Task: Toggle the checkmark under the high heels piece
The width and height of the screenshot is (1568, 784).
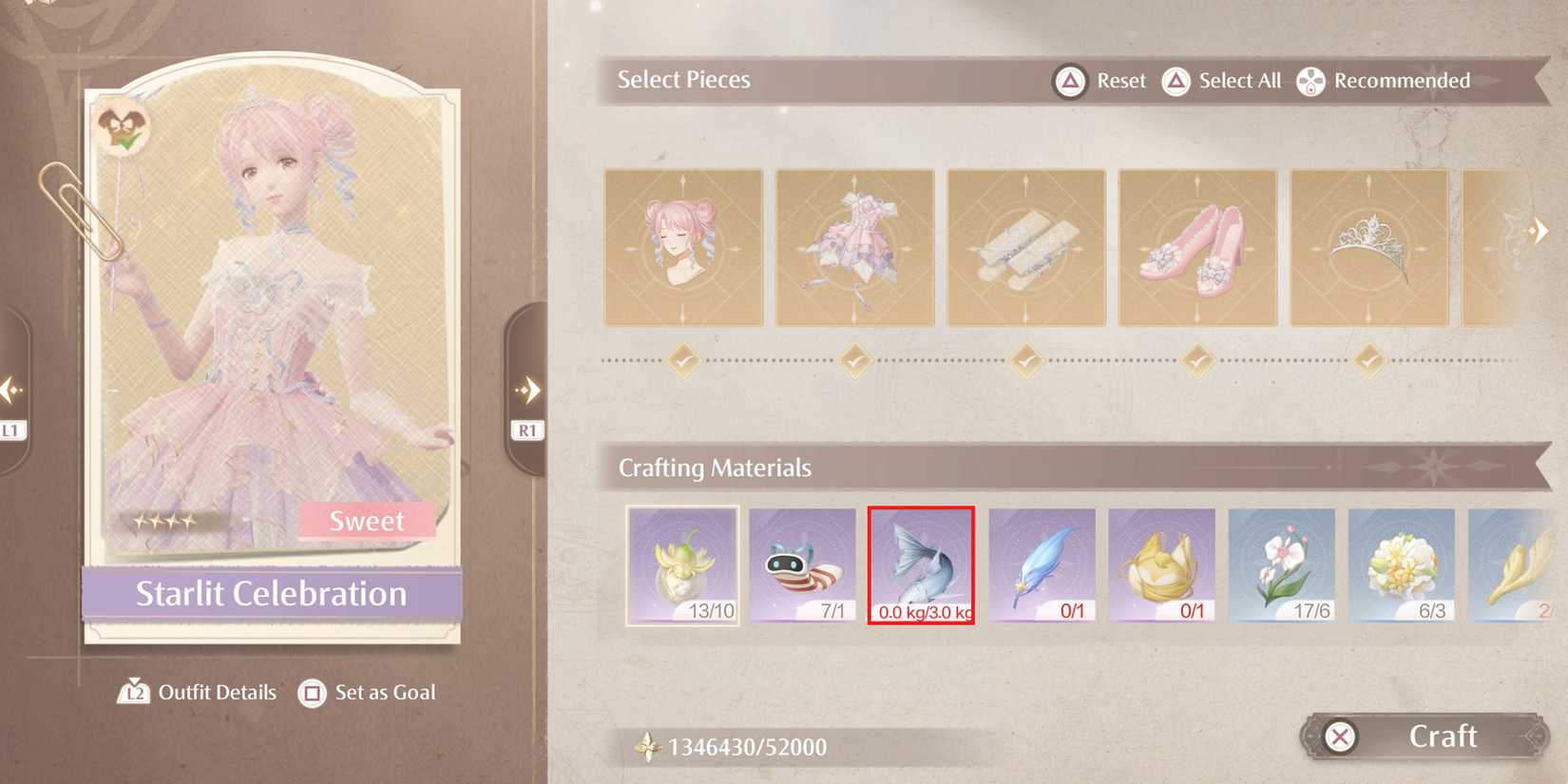Action: (x=1196, y=361)
